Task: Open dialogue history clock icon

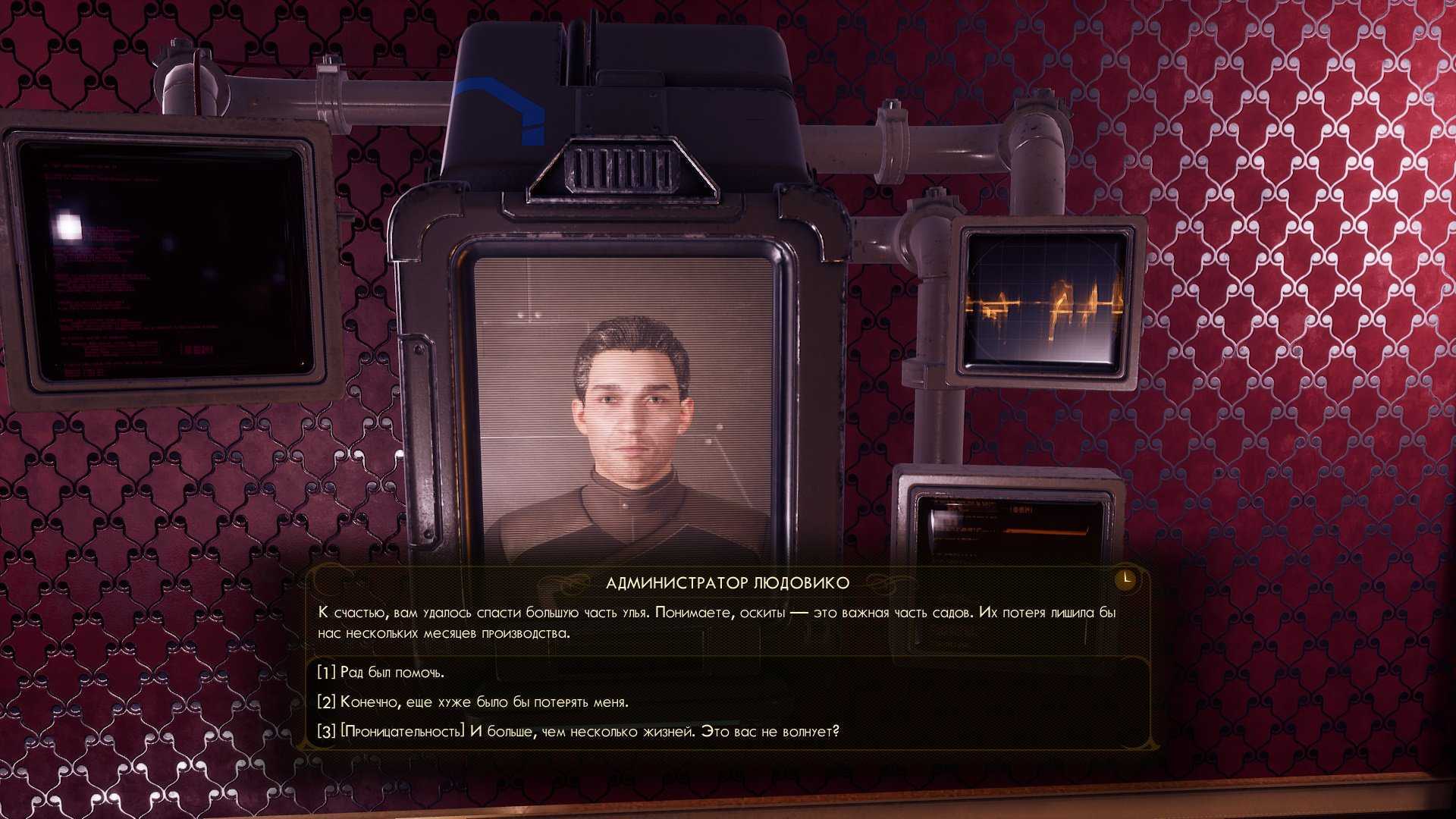Action: point(1126,579)
